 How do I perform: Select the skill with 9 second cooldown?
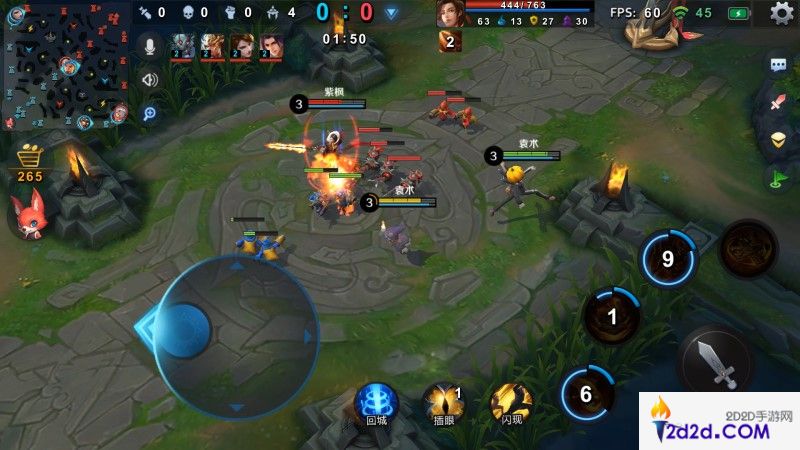[669, 259]
